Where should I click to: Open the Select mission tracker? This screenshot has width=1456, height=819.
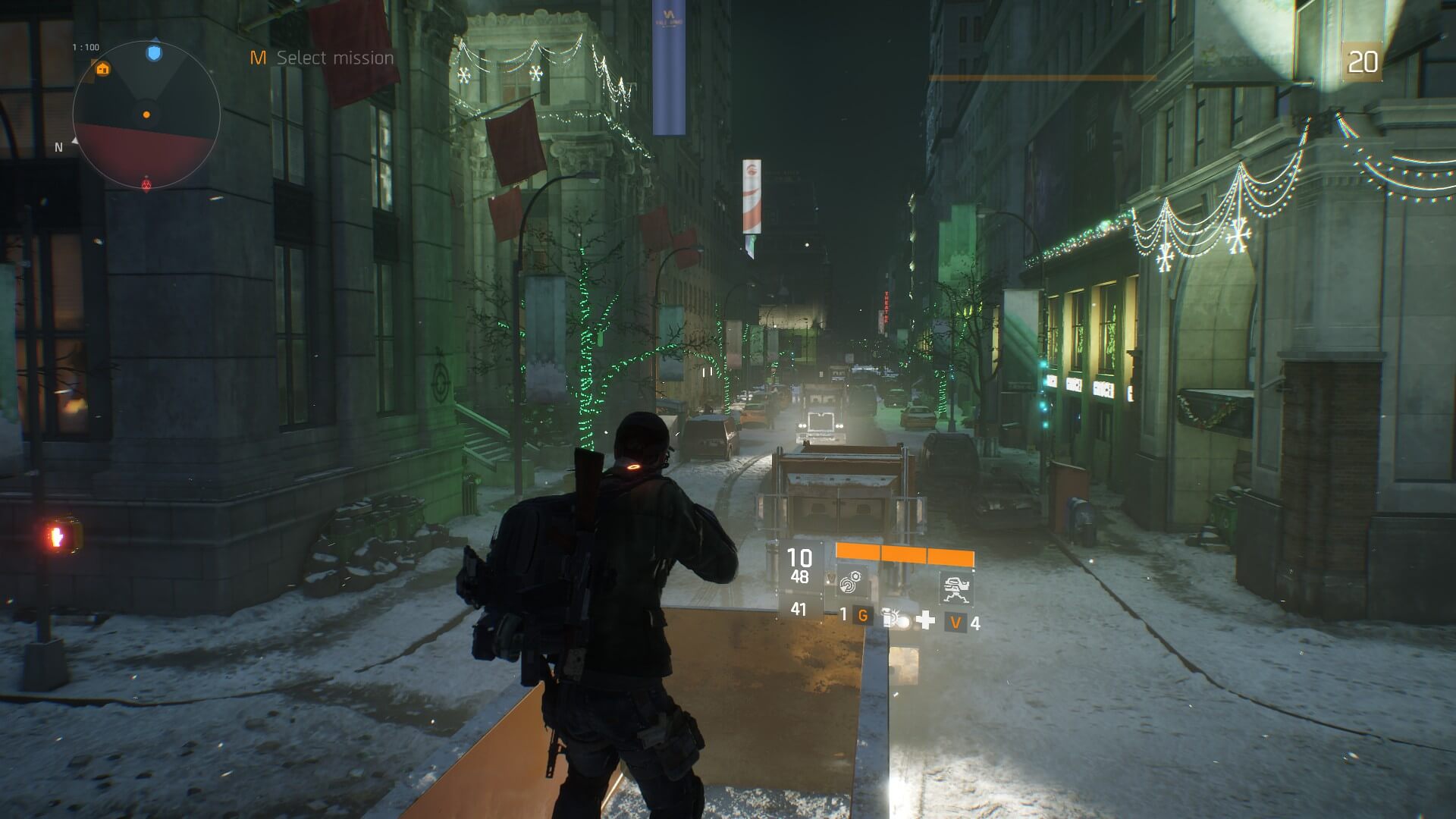pyautogui.click(x=323, y=58)
